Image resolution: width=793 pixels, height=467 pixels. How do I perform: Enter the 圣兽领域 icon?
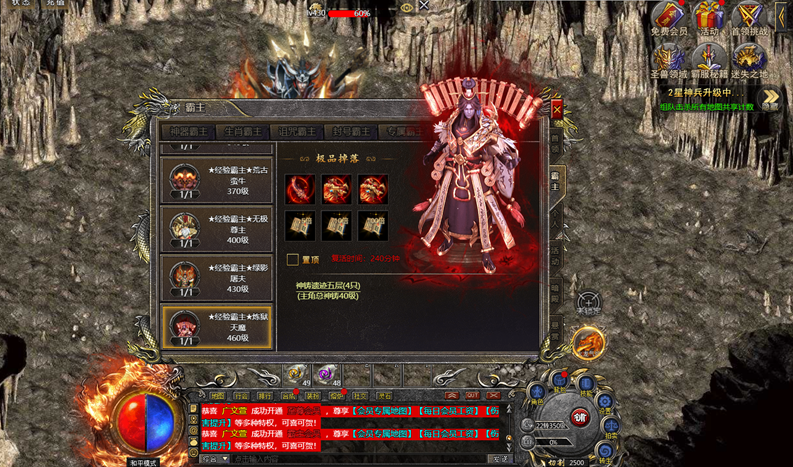[x=668, y=61]
